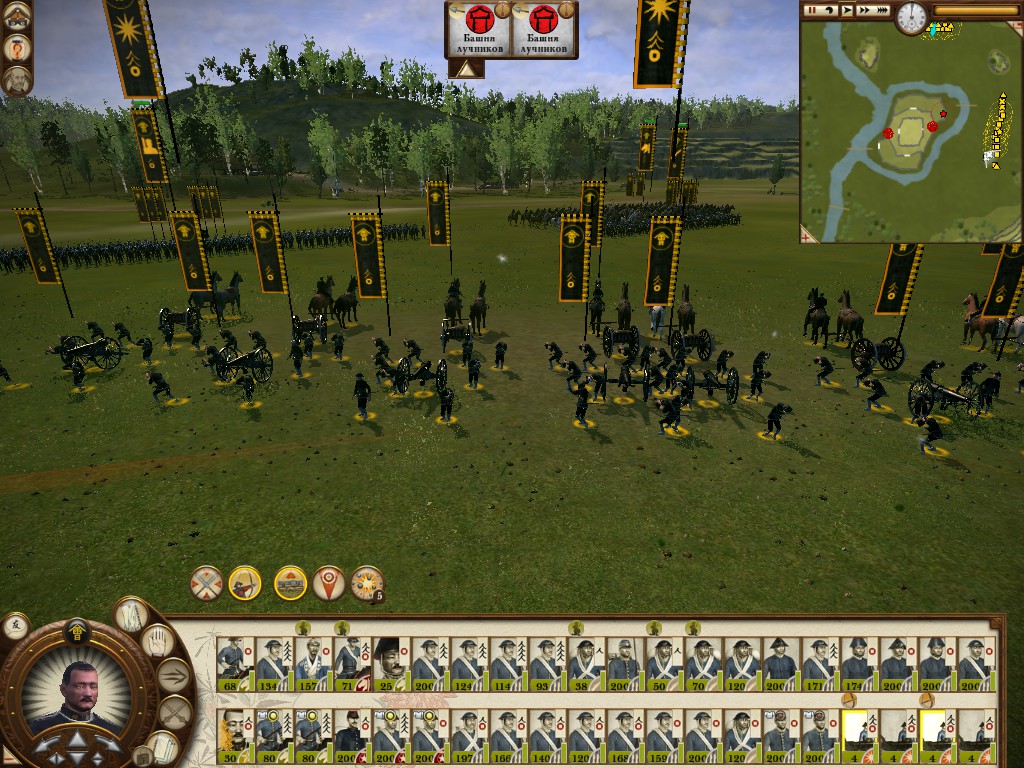This screenshot has width=1024, height=768.
Task: Toggle the melee crossed-swords ability
Action: [206, 583]
